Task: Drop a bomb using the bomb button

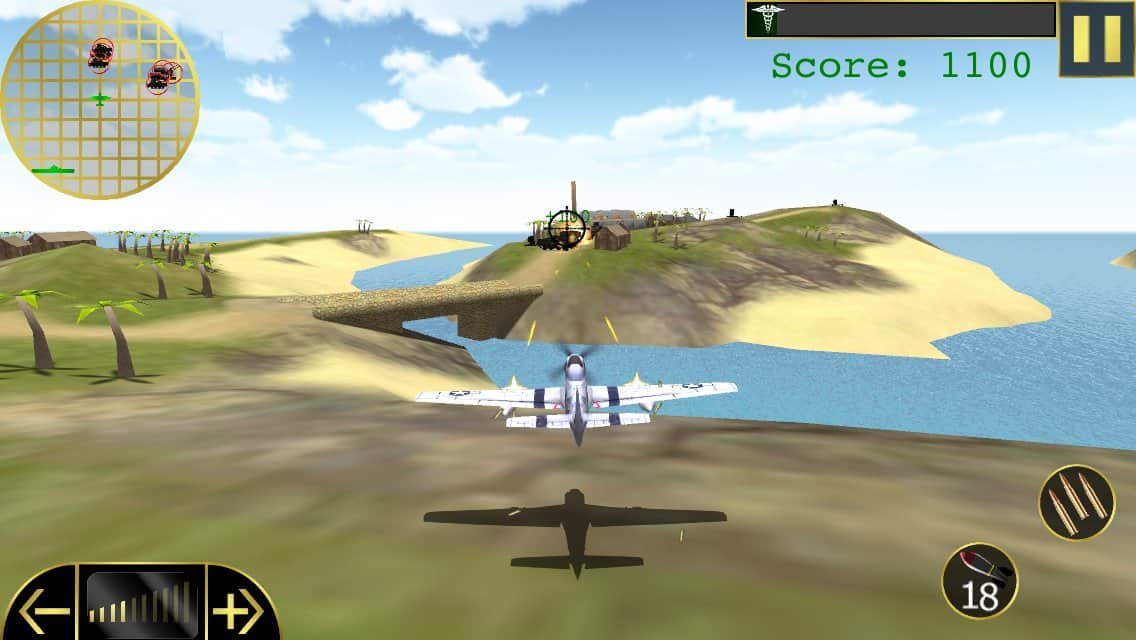Action: pyautogui.click(x=980, y=580)
